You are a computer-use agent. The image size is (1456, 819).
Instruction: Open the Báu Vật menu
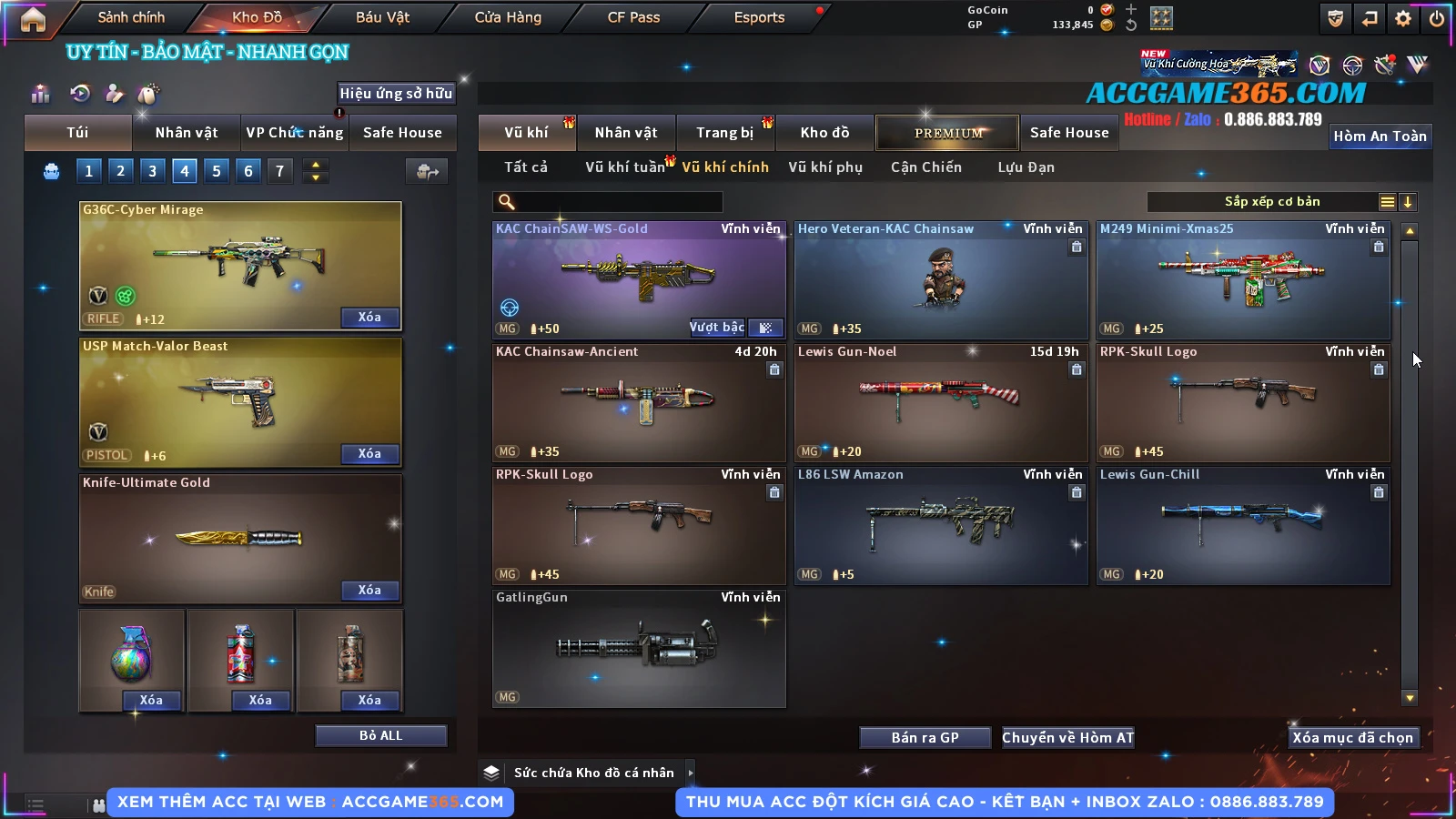coord(382,17)
